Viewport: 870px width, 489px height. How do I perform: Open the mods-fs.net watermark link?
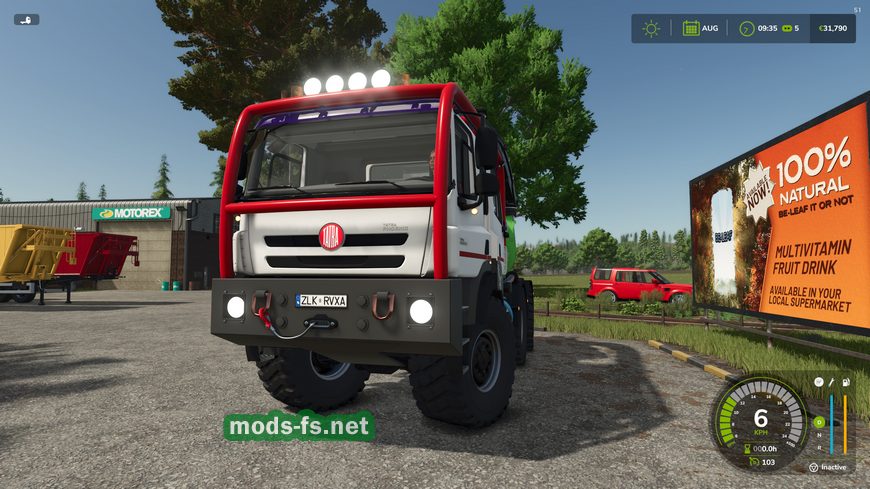pyautogui.click(x=299, y=426)
